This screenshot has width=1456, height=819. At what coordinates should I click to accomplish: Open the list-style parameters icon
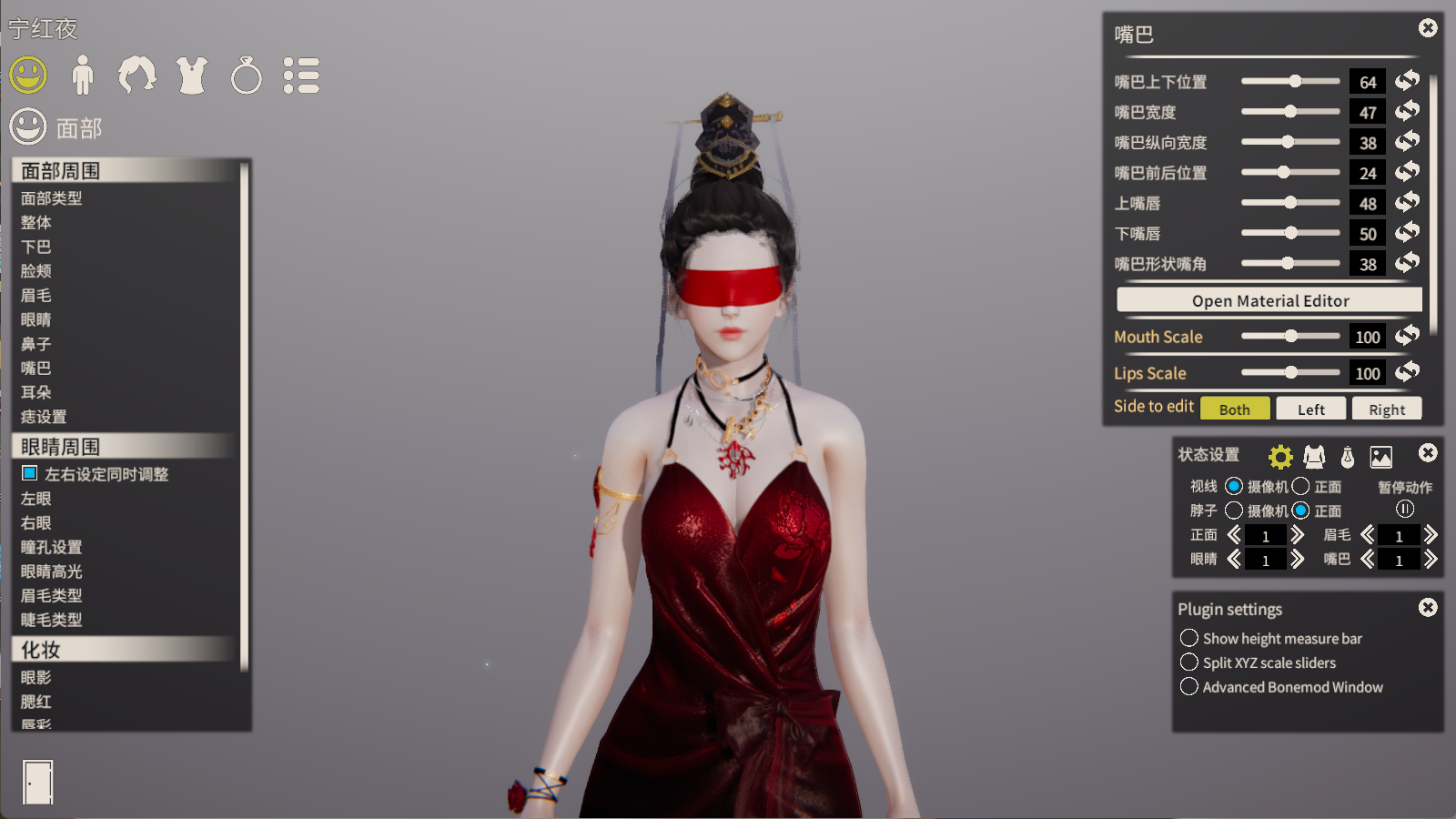point(301,76)
